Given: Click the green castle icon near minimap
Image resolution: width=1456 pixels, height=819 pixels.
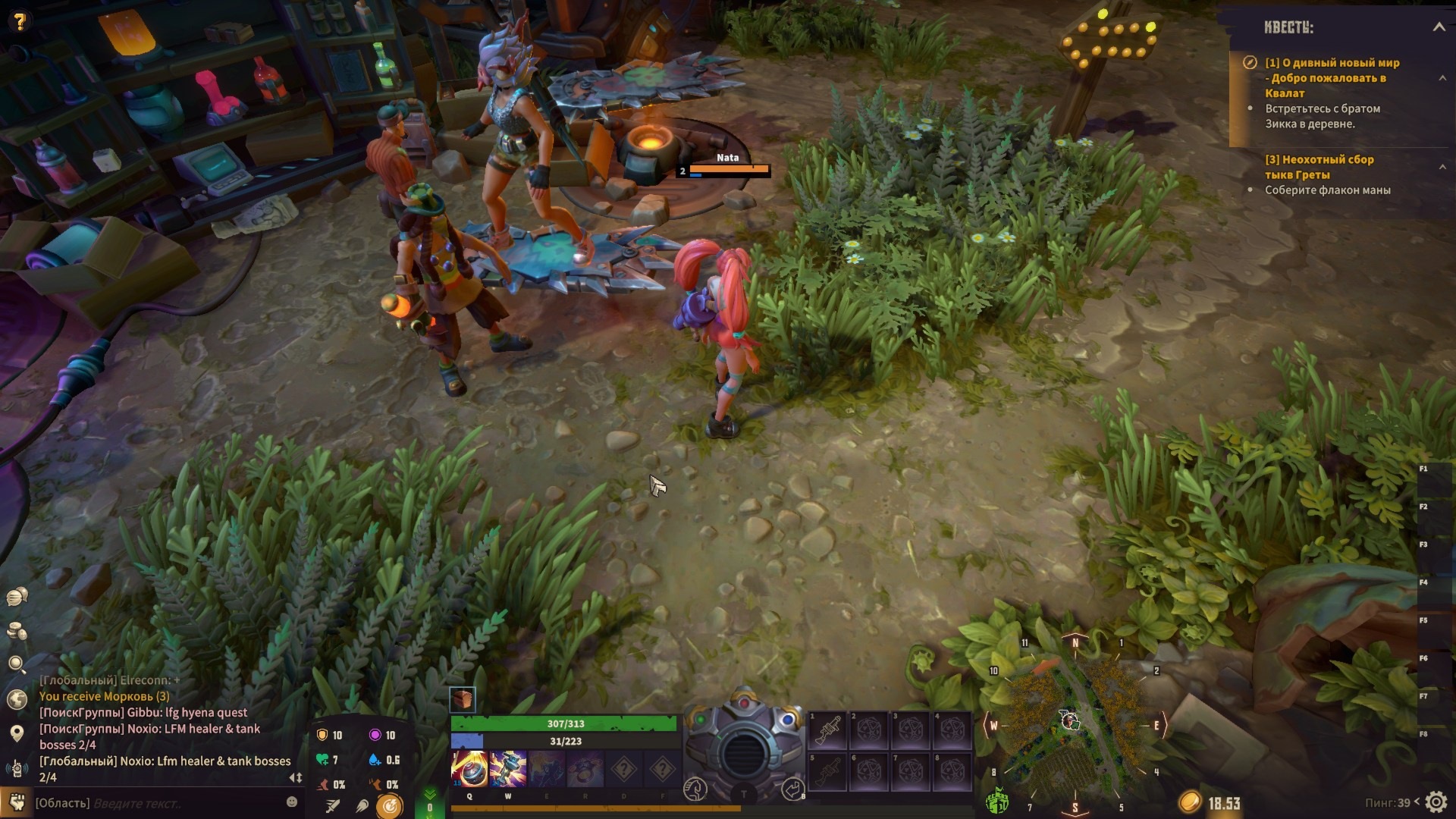Looking at the screenshot, I should pyautogui.click(x=996, y=800).
